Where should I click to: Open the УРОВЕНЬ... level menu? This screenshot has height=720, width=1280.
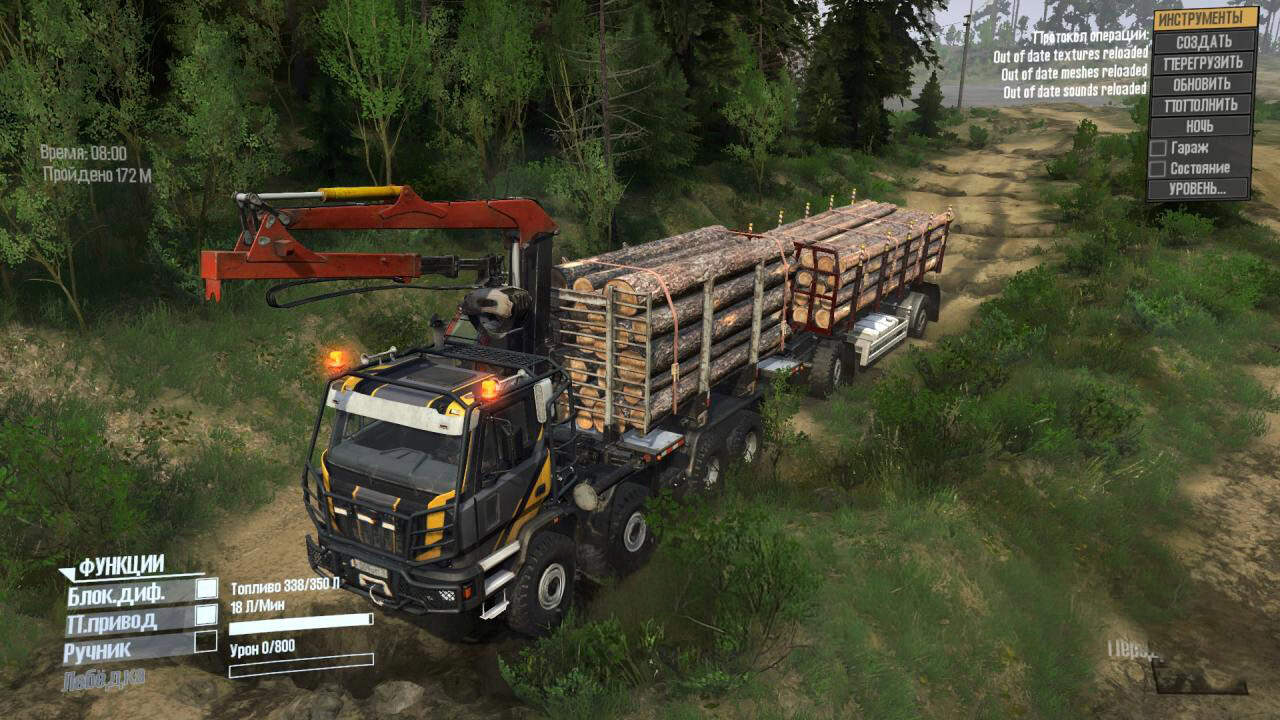click(1200, 188)
